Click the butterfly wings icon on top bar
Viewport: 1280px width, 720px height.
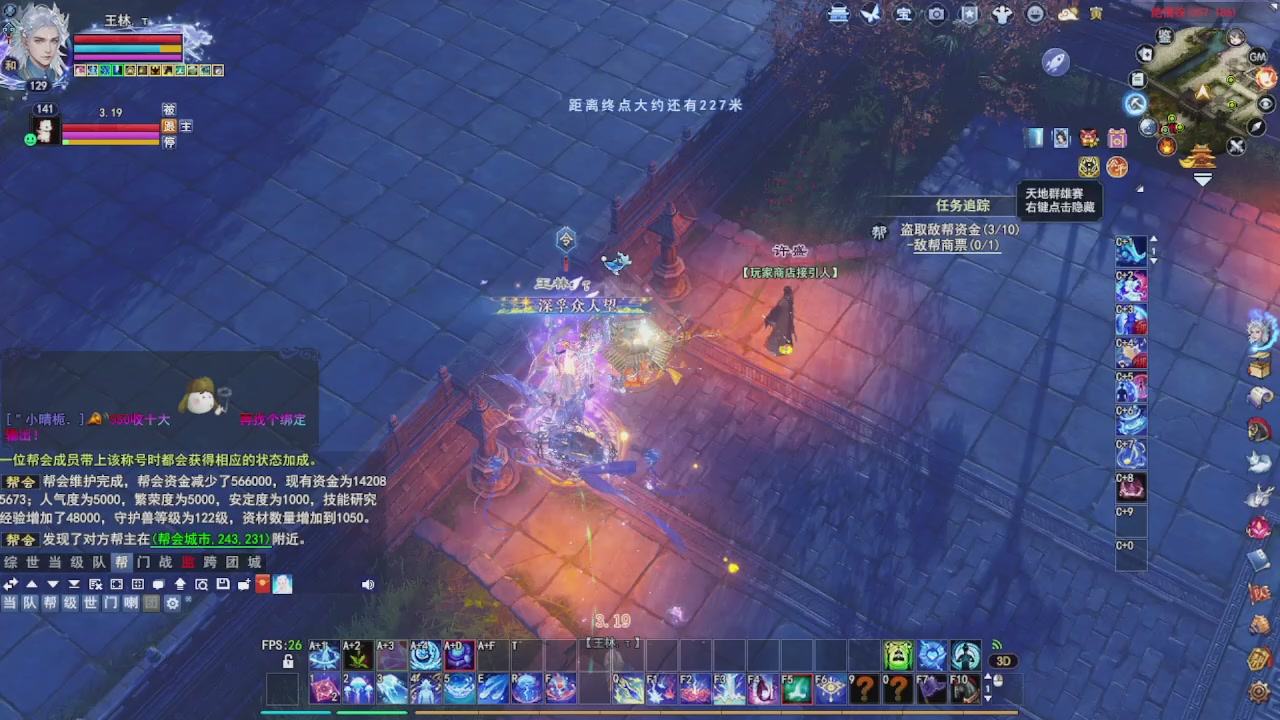[869, 14]
